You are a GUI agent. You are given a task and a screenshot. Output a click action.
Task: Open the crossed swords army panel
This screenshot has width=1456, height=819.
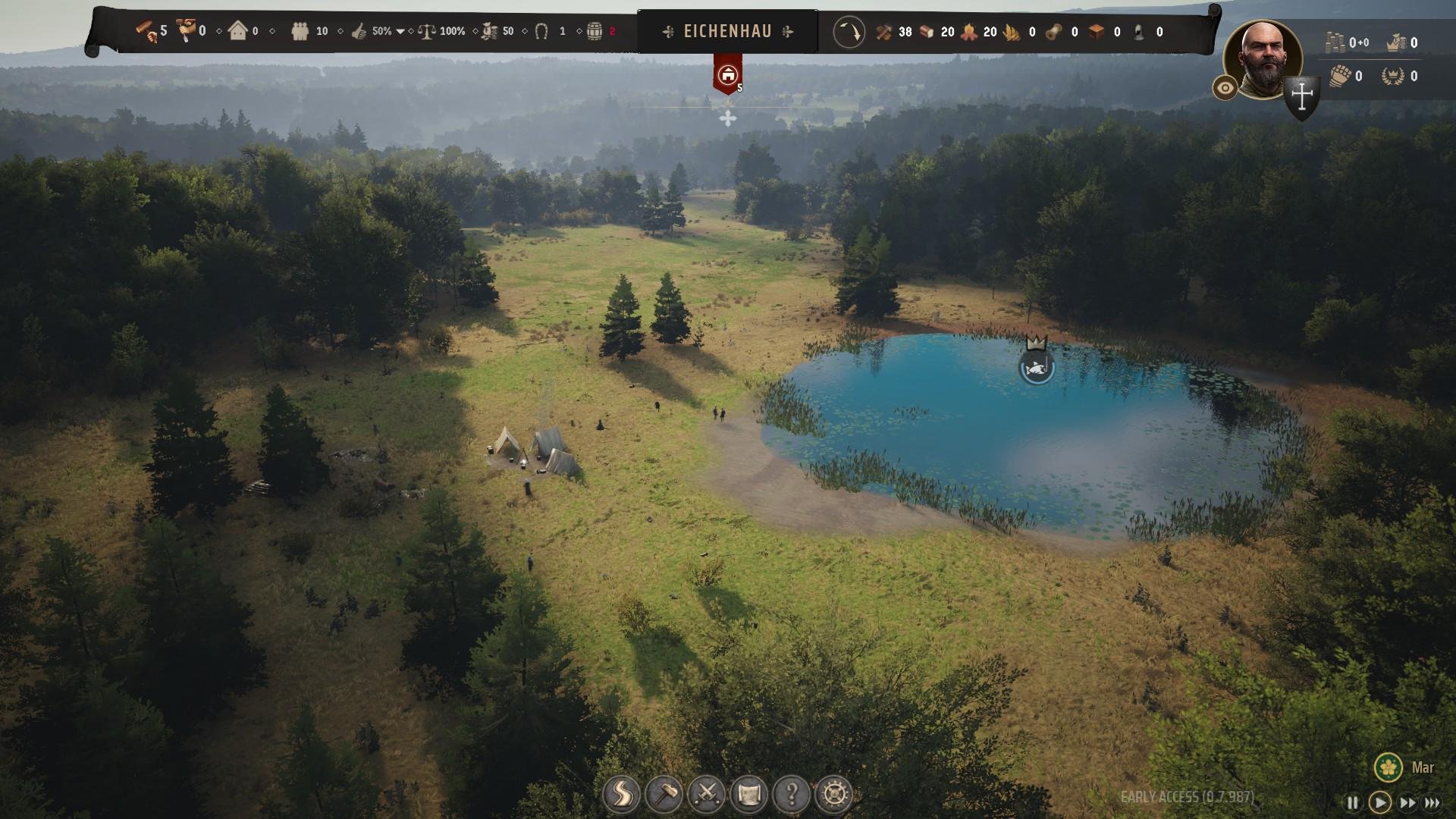[707, 794]
